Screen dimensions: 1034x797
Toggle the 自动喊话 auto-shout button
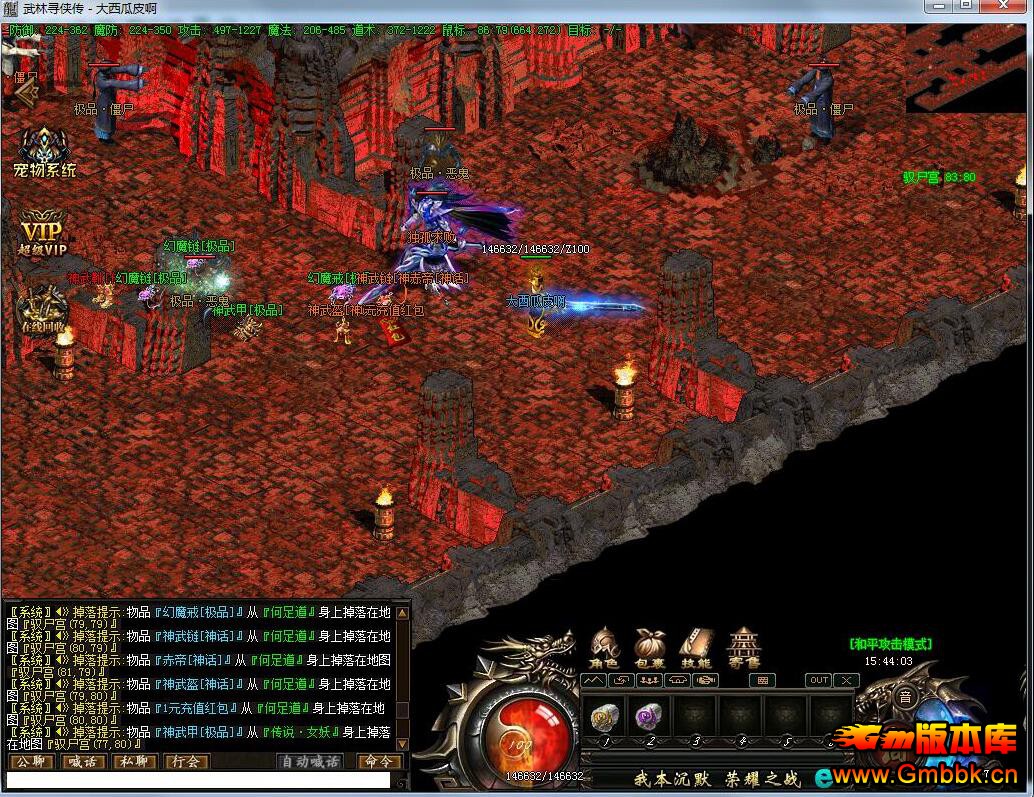(x=308, y=762)
